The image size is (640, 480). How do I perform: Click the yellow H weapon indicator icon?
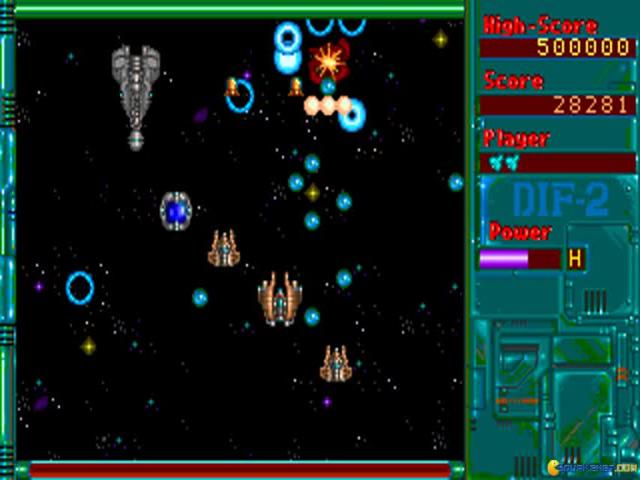pos(575,259)
